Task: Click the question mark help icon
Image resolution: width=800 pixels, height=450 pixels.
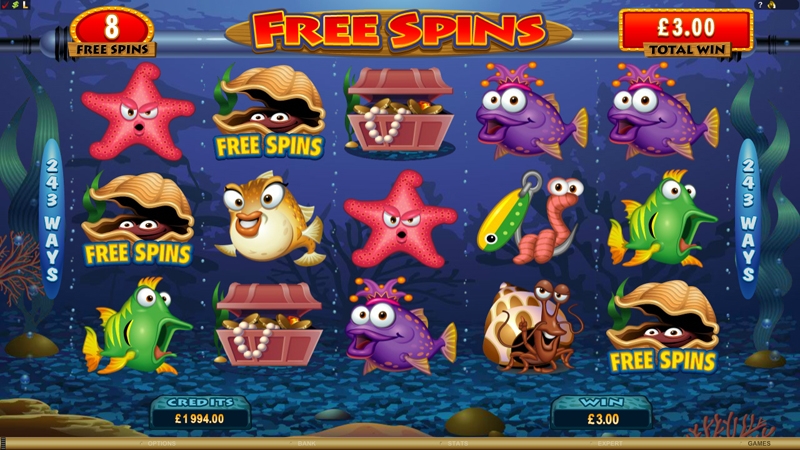Action: point(761,5)
